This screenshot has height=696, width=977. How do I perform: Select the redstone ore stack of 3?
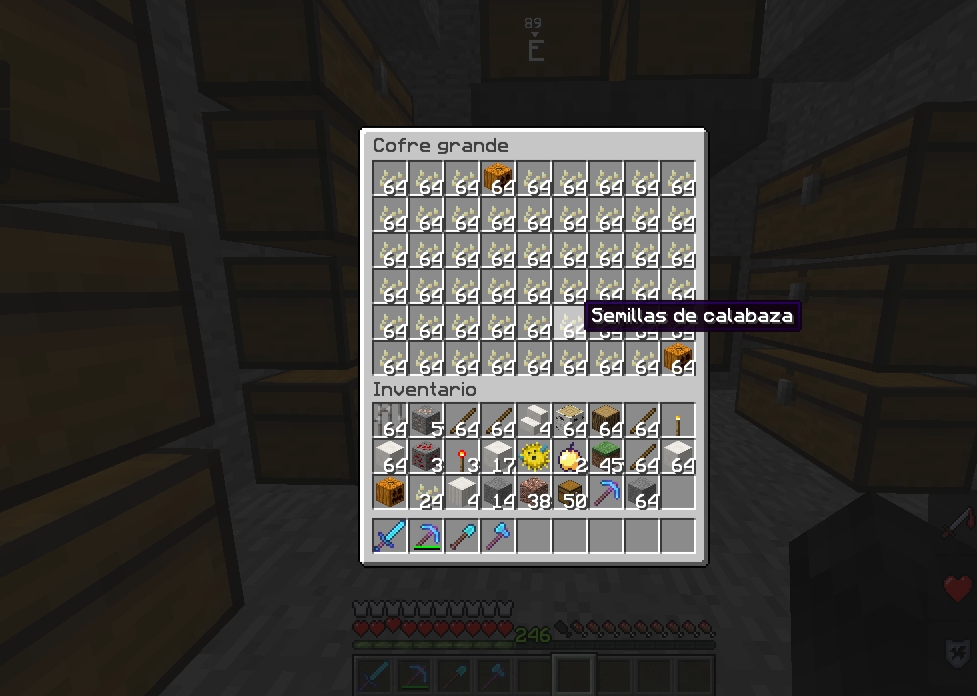(x=426, y=457)
